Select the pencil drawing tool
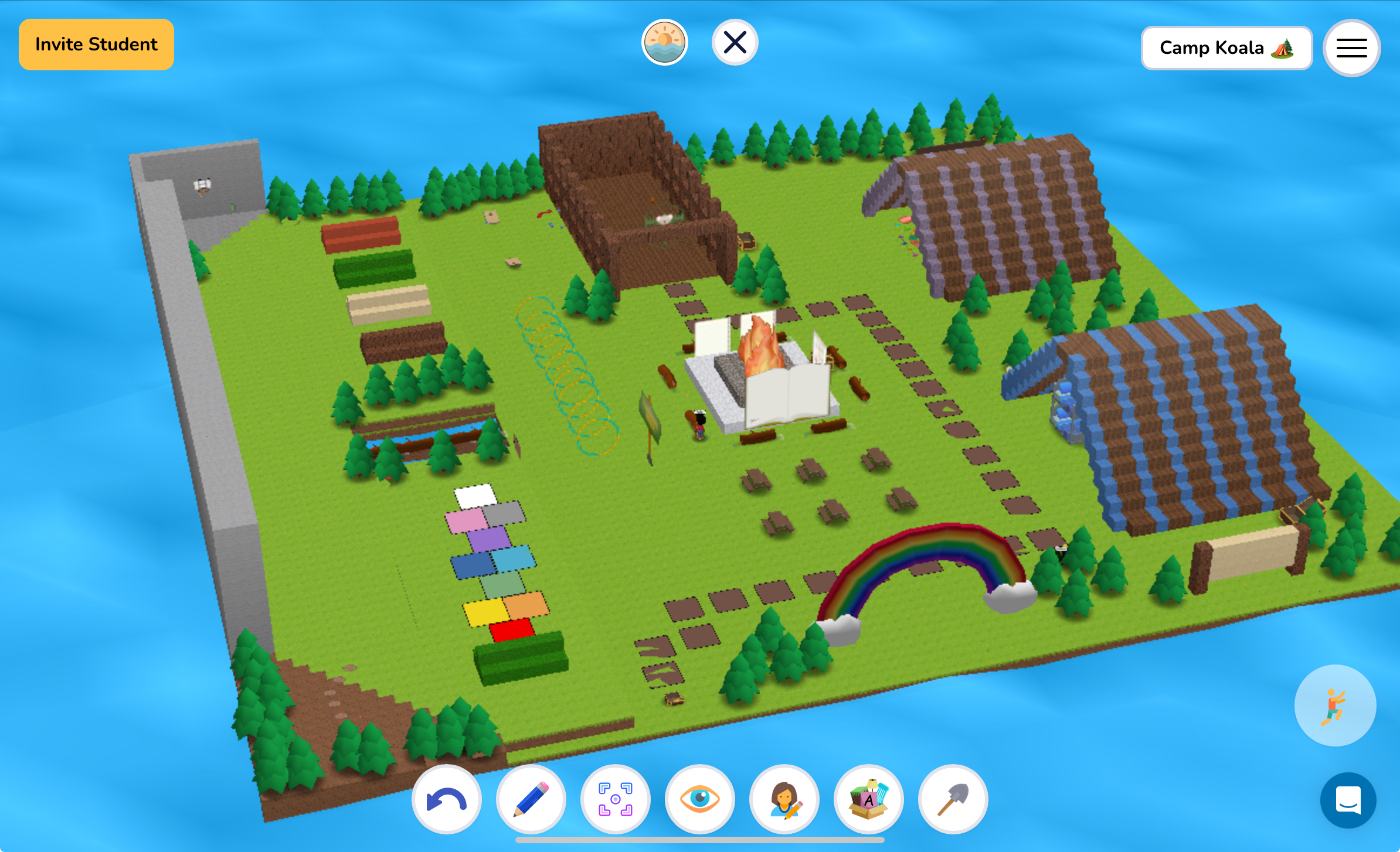Screen dimensions: 1400x852 click(x=531, y=799)
